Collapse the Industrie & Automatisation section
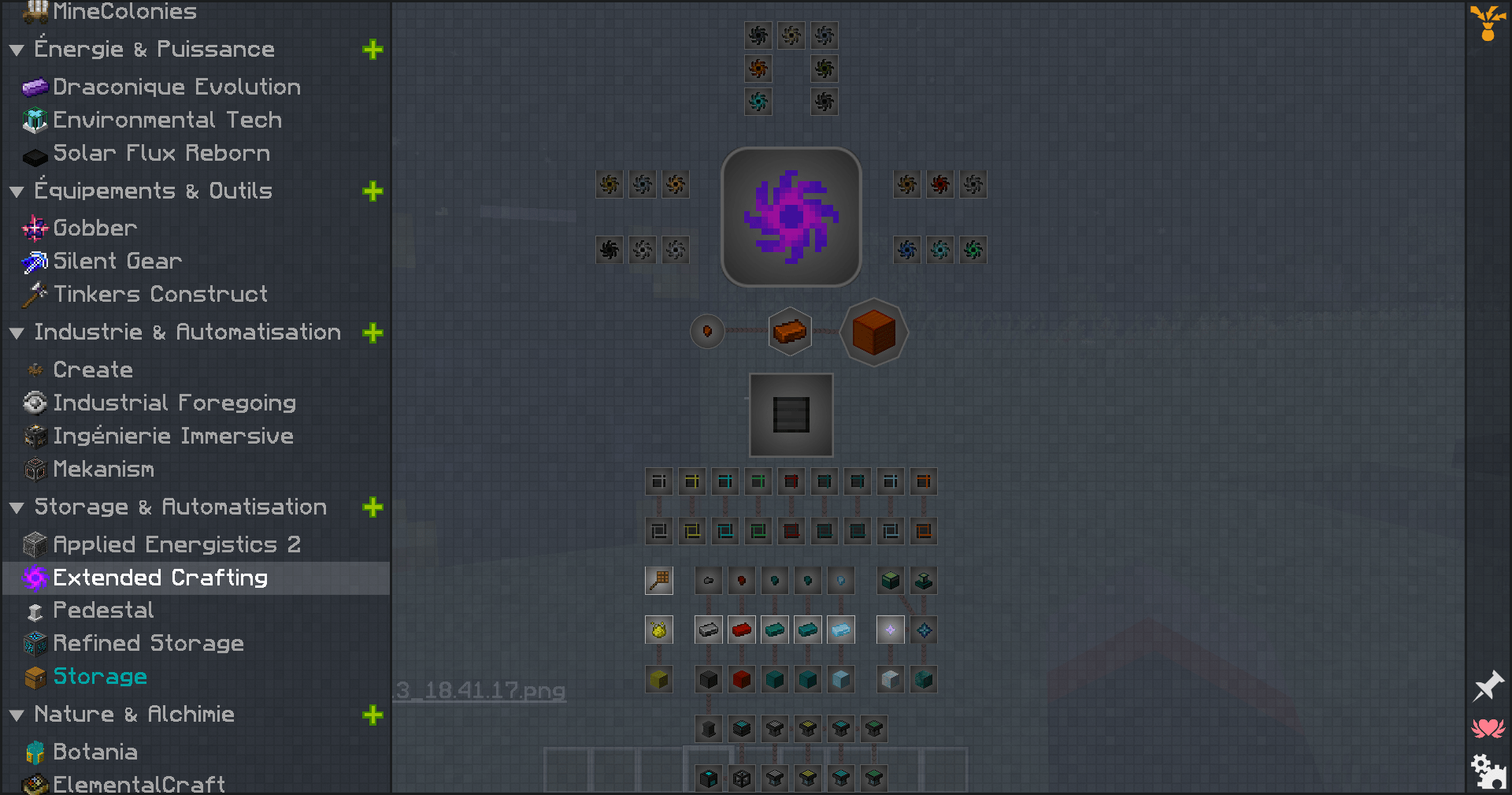Viewport: 1512px width, 795px height. 17,332
